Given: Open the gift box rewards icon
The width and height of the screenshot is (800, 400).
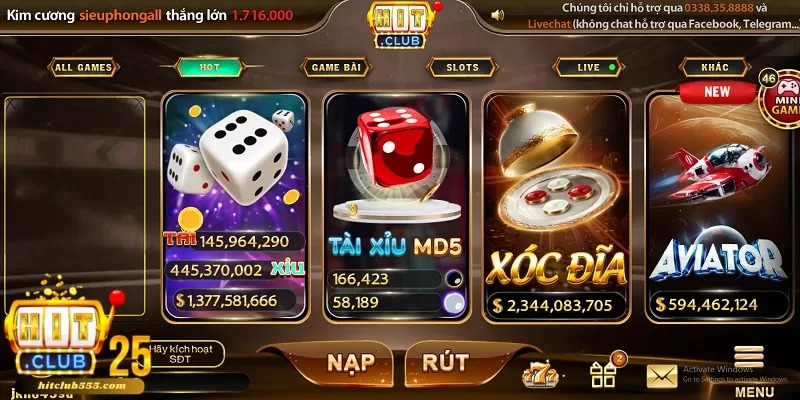Looking at the screenshot, I should tap(603, 373).
